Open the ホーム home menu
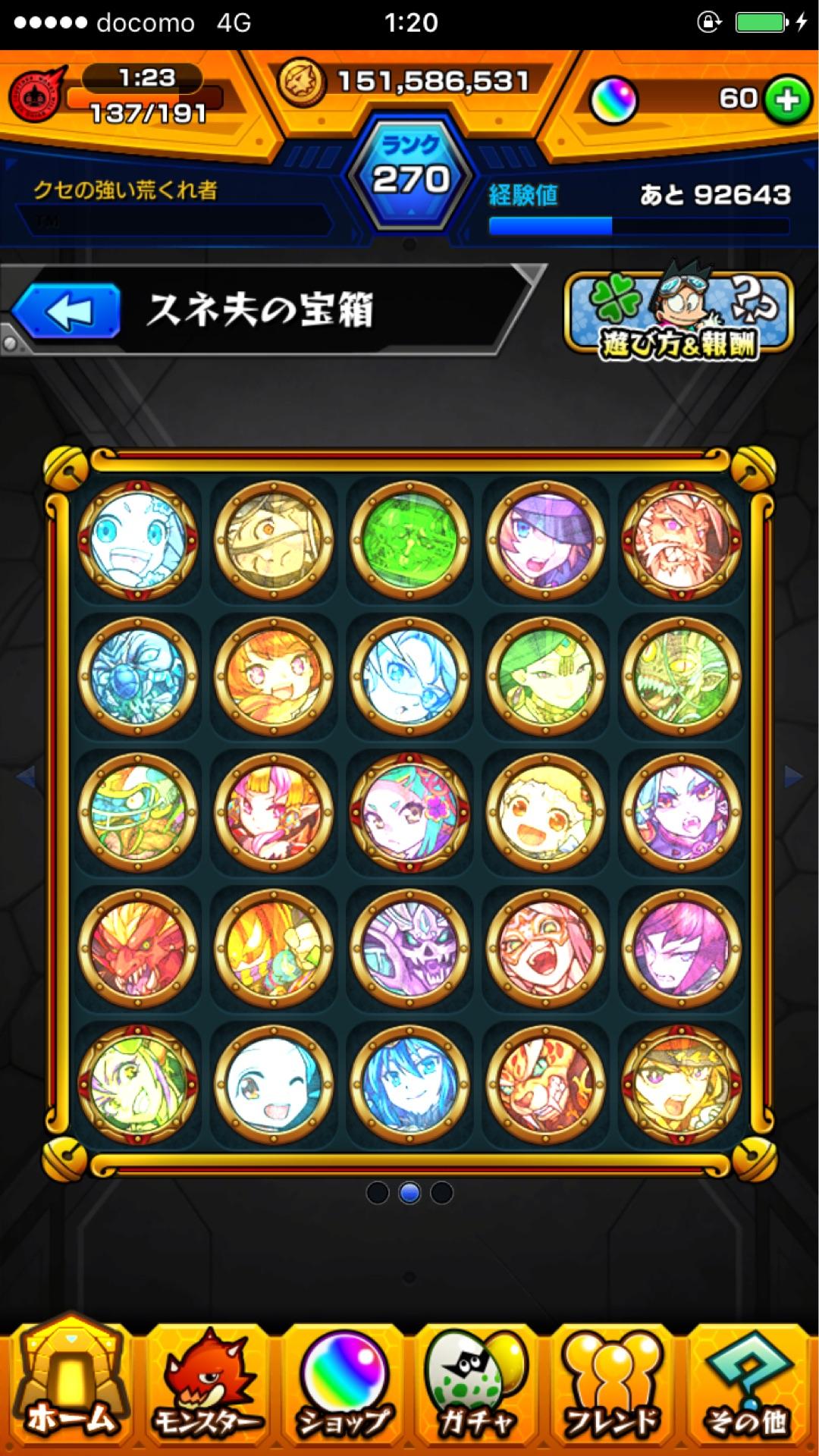This screenshot has height=1456, width=819. point(71,1389)
